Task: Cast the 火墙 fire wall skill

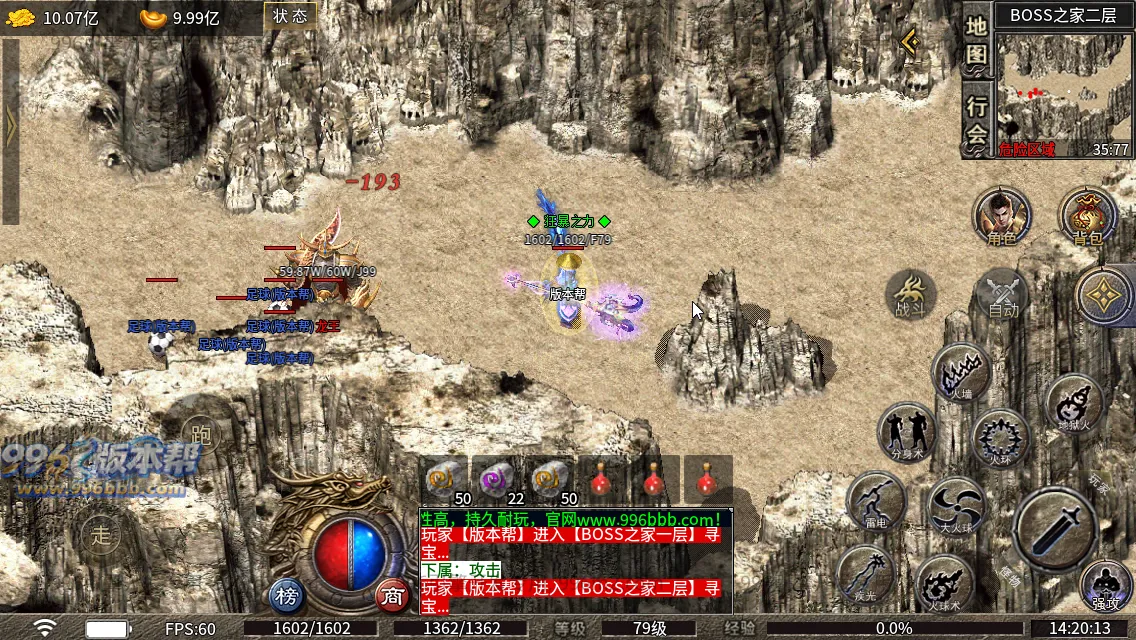Action: pyautogui.click(x=961, y=374)
